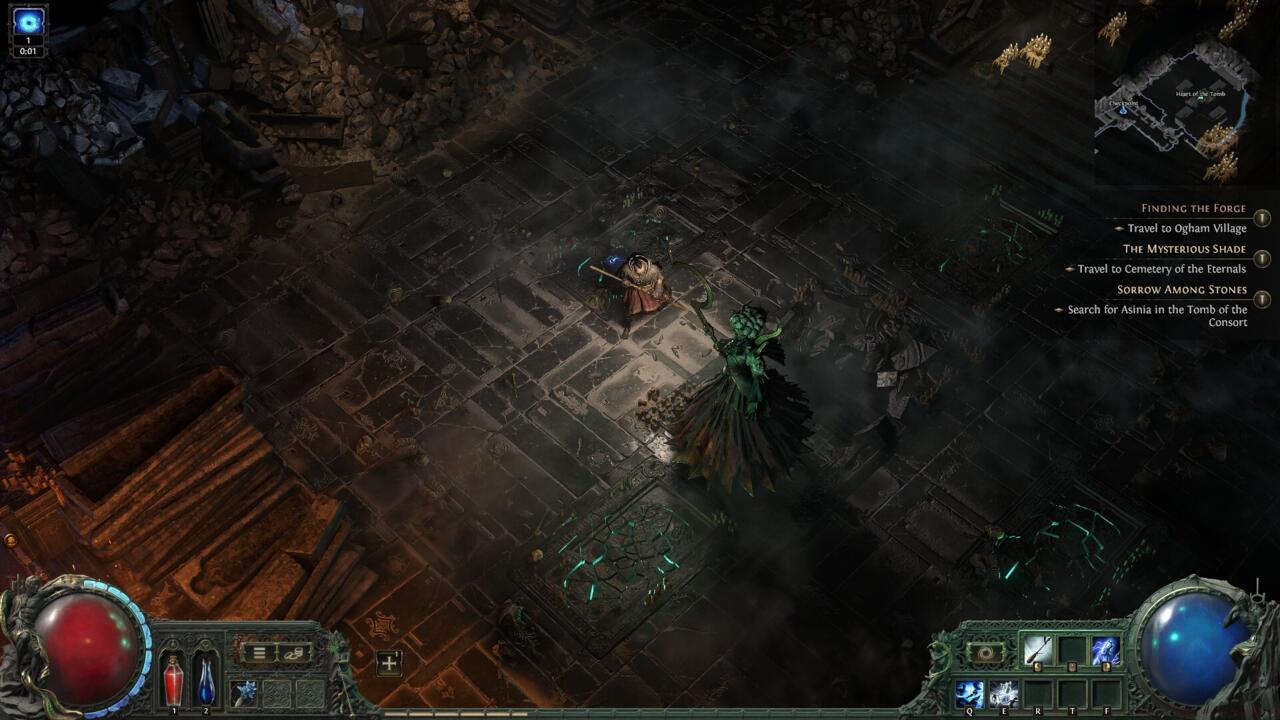Open the menu button with three lines
Viewport: 1280px width, 720px height.
click(x=259, y=653)
